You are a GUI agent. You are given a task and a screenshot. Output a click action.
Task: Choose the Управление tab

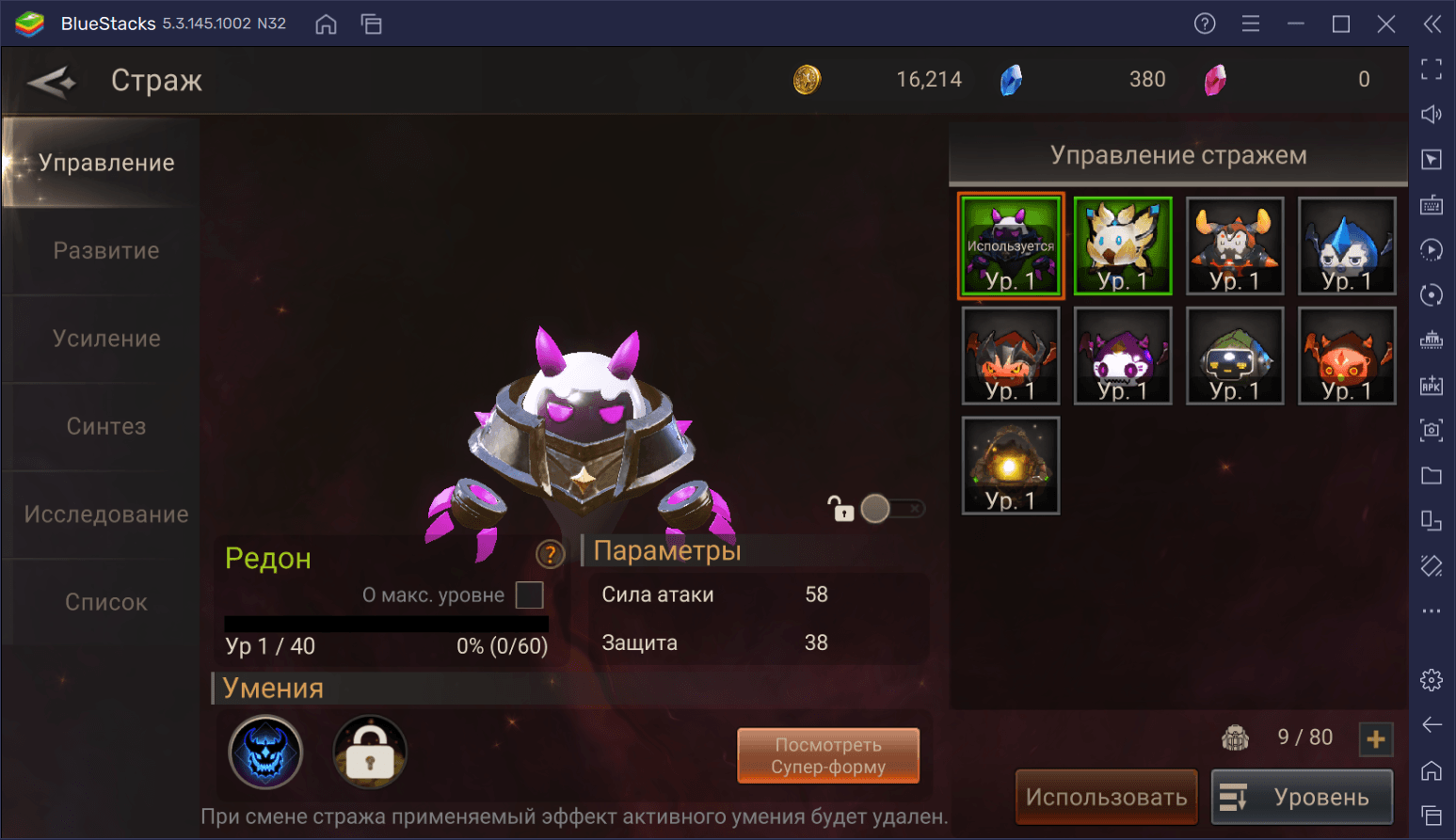pos(105,163)
